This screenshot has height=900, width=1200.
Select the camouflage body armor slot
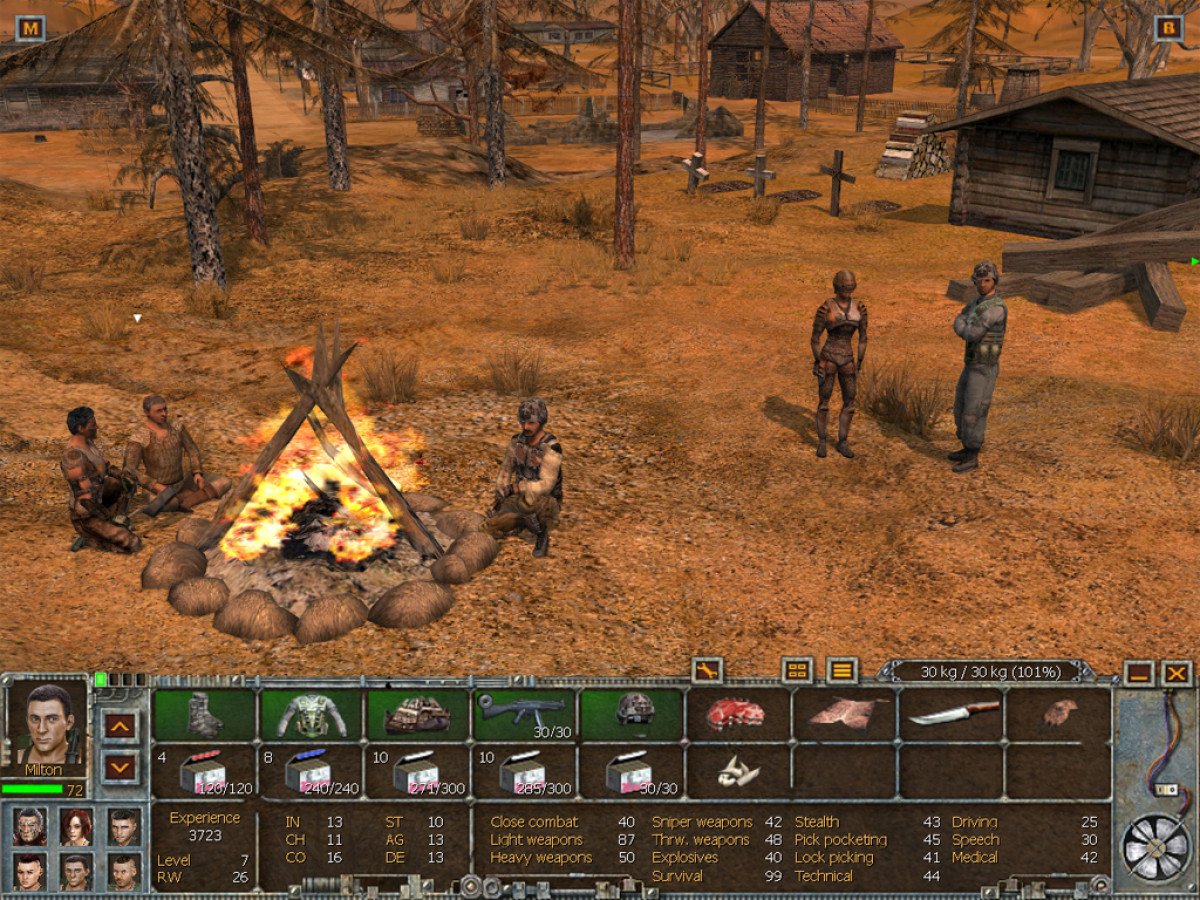[x=312, y=715]
